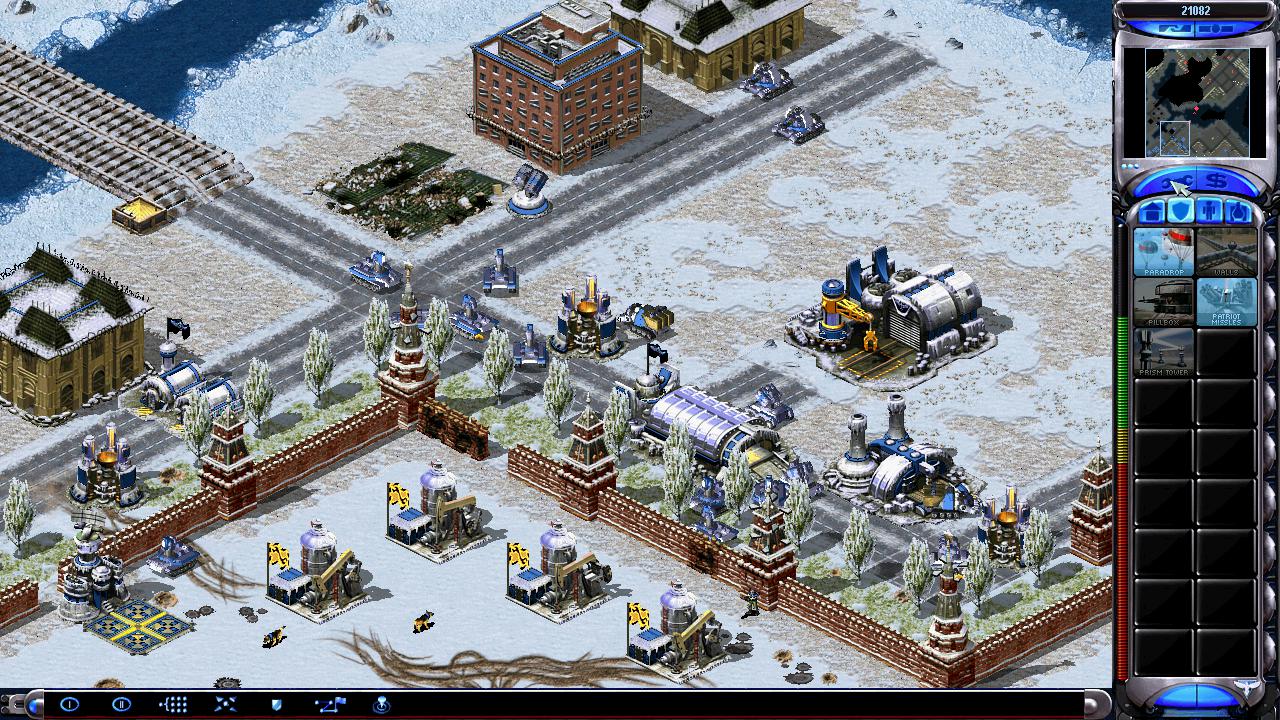This screenshot has height=720, width=1280.
Task: Click the dotted-grid type select button
Action: [x=173, y=704]
